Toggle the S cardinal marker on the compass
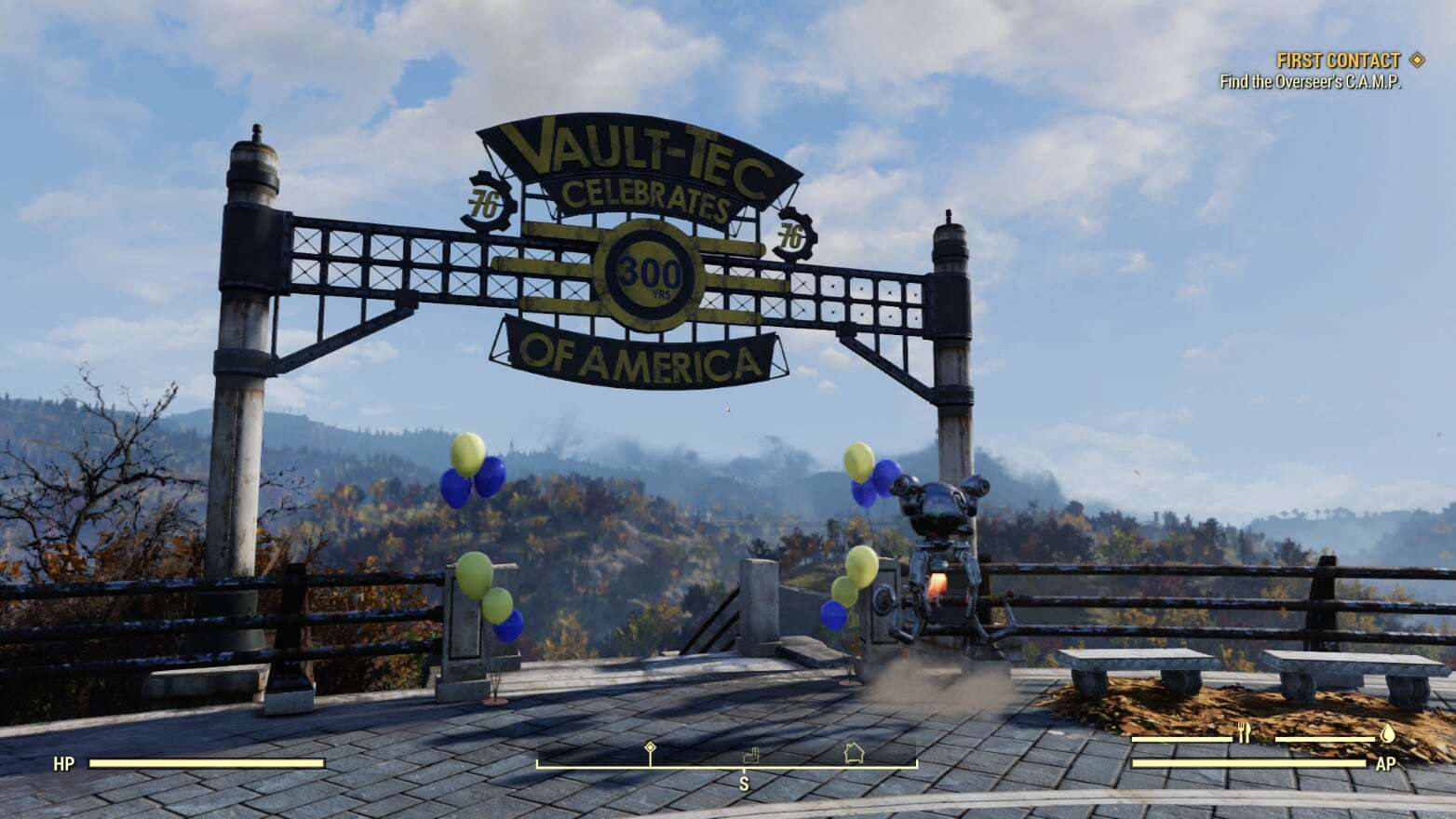The image size is (1456, 819). pos(744,783)
